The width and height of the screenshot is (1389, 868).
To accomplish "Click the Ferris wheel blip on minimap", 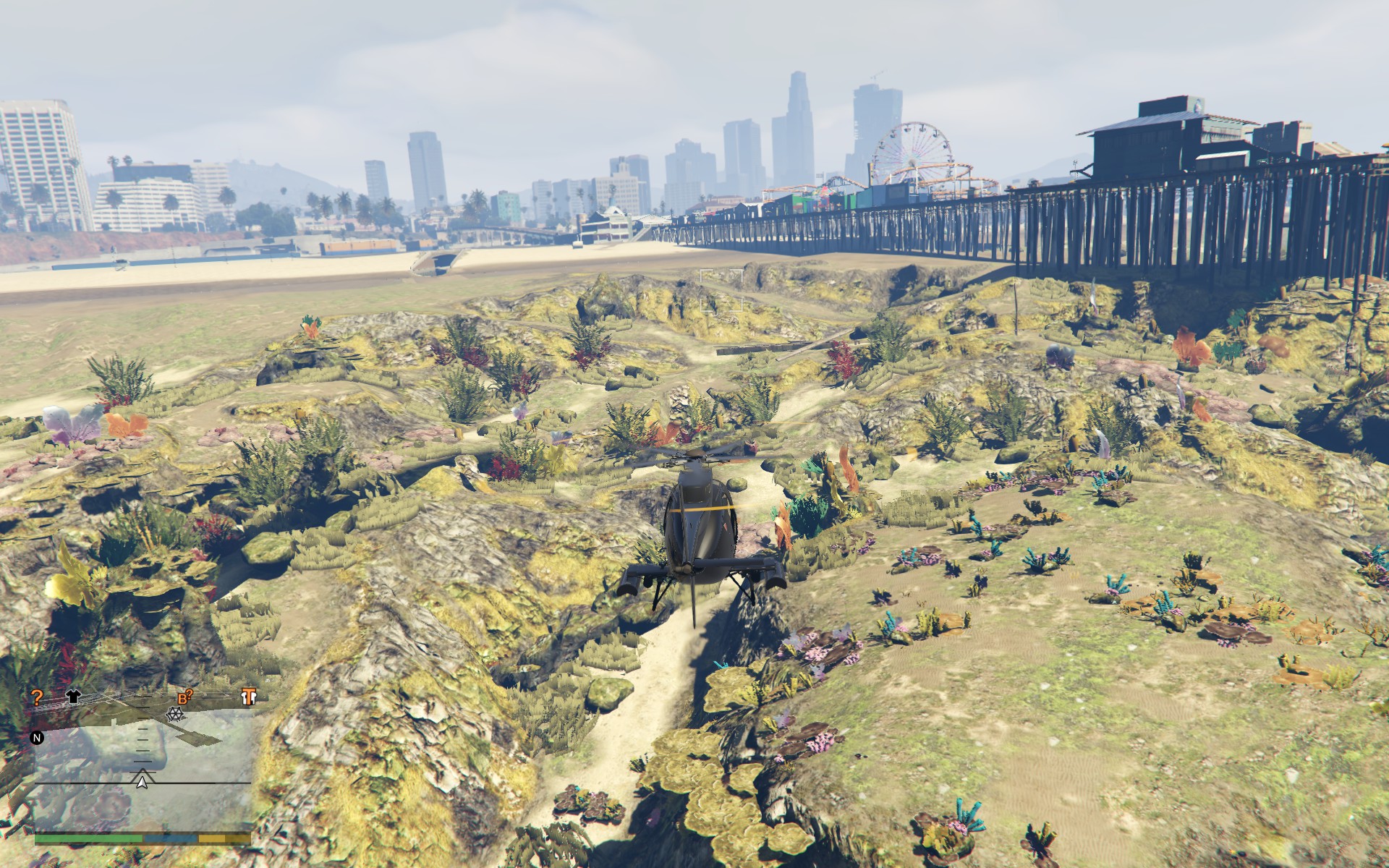I will 174,714.
